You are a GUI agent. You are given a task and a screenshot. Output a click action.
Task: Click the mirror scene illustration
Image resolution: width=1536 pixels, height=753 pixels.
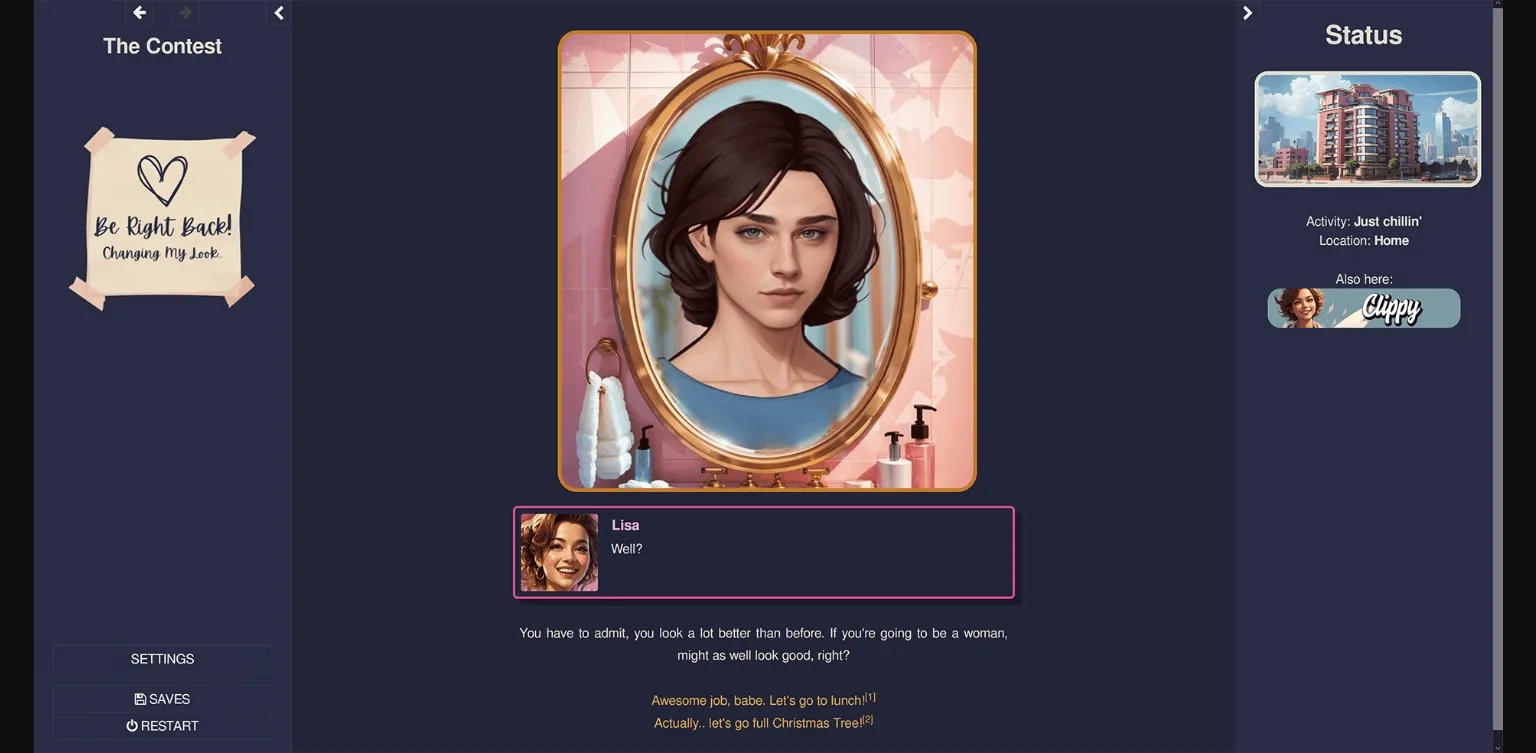tap(767, 260)
